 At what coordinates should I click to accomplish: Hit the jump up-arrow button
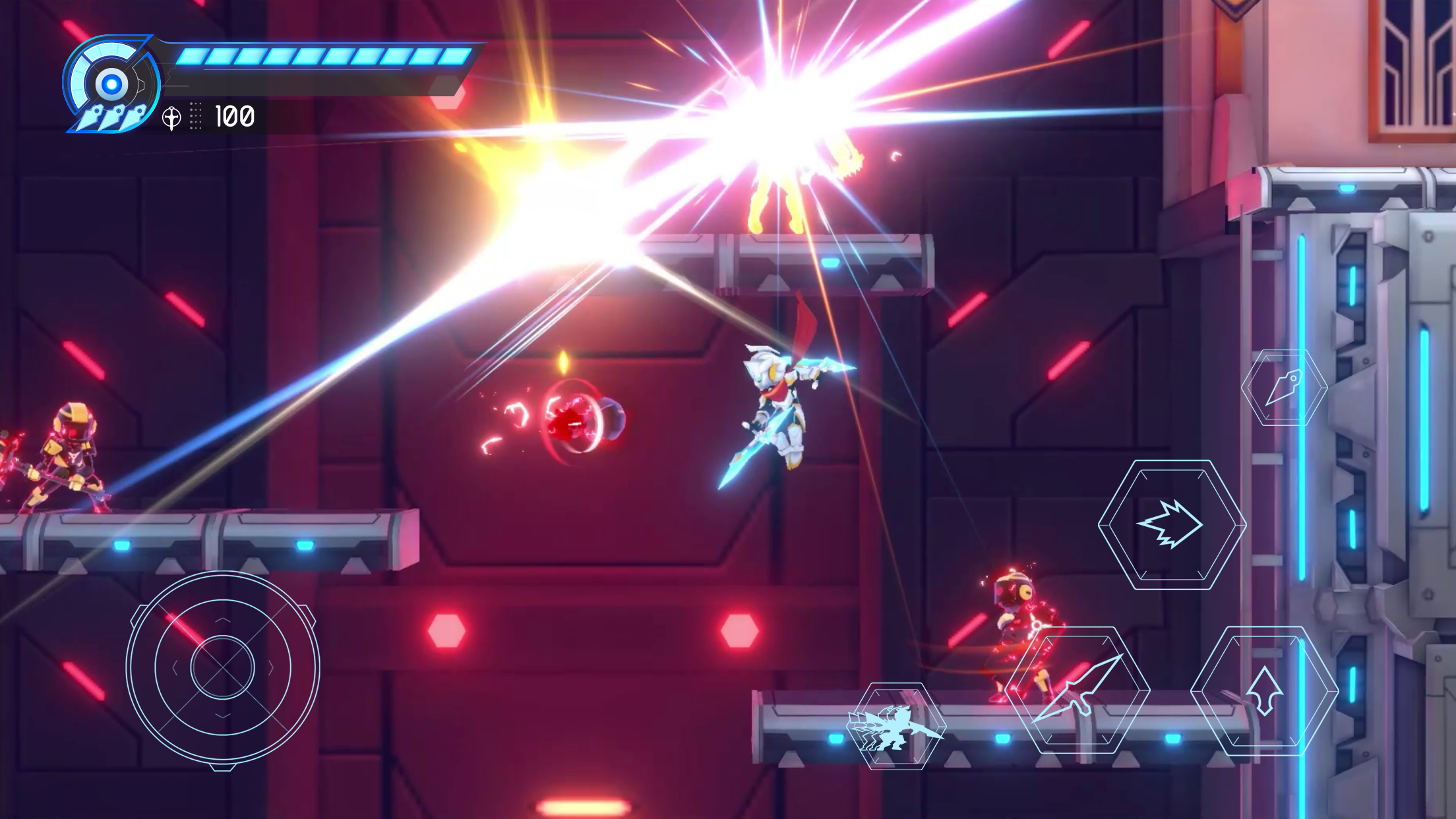pos(1264,690)
